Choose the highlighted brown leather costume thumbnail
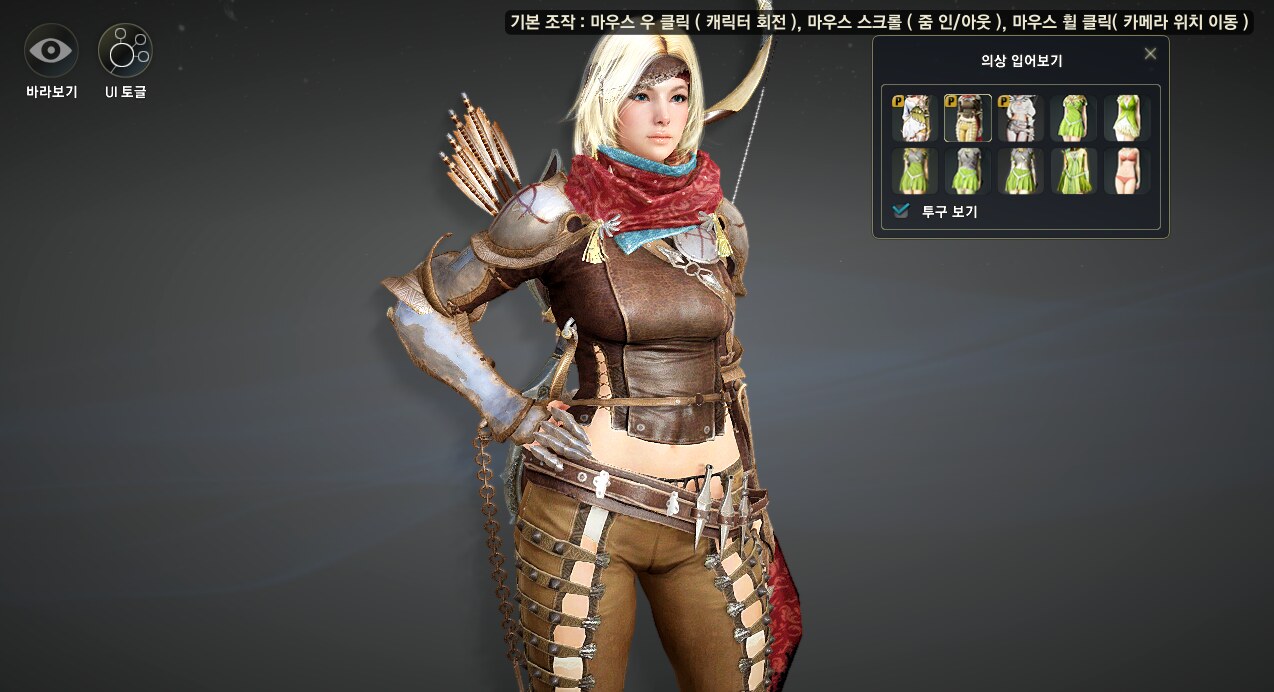This screenshot has height=692, width=1274. tap(967, 118)
